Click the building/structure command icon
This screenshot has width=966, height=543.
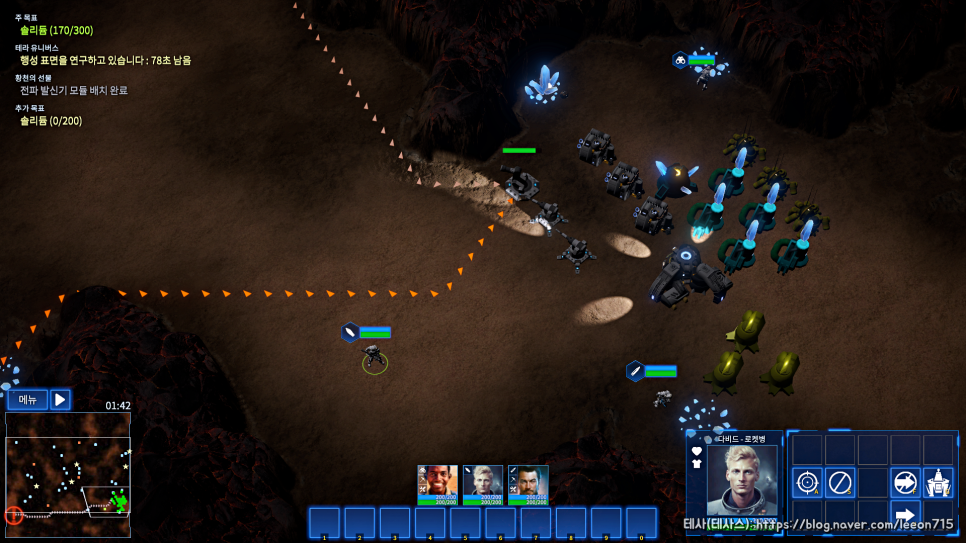pyautogui.click(x=938, y=483)
